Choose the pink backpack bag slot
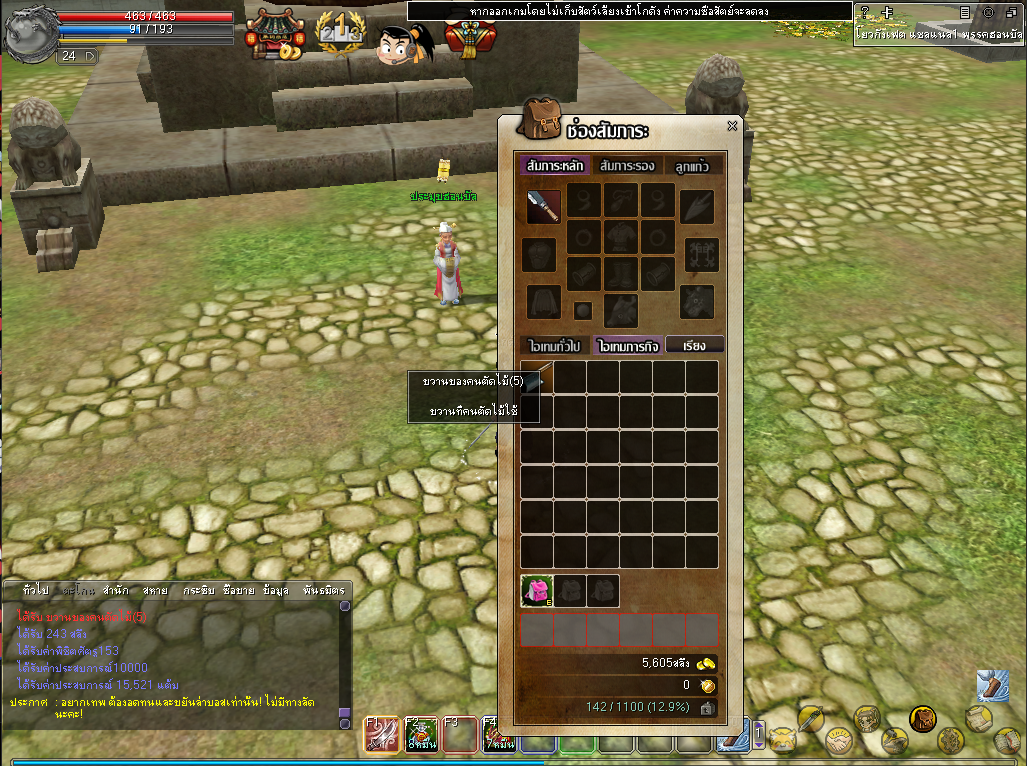Image resolution: width=1027 pixels, height=766 pixels. 537,590
